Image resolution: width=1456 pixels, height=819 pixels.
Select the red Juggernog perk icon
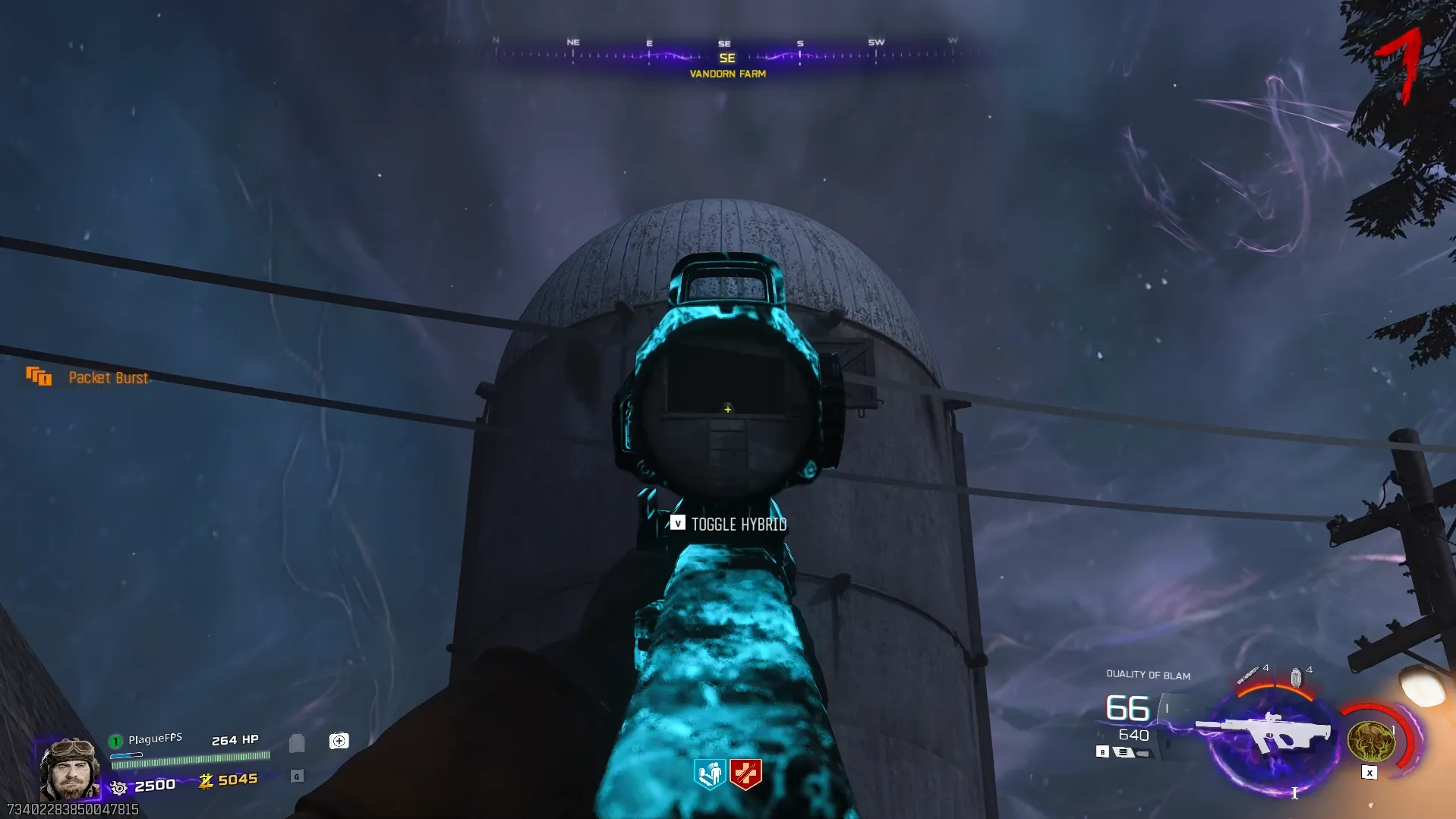pos(745,774)
